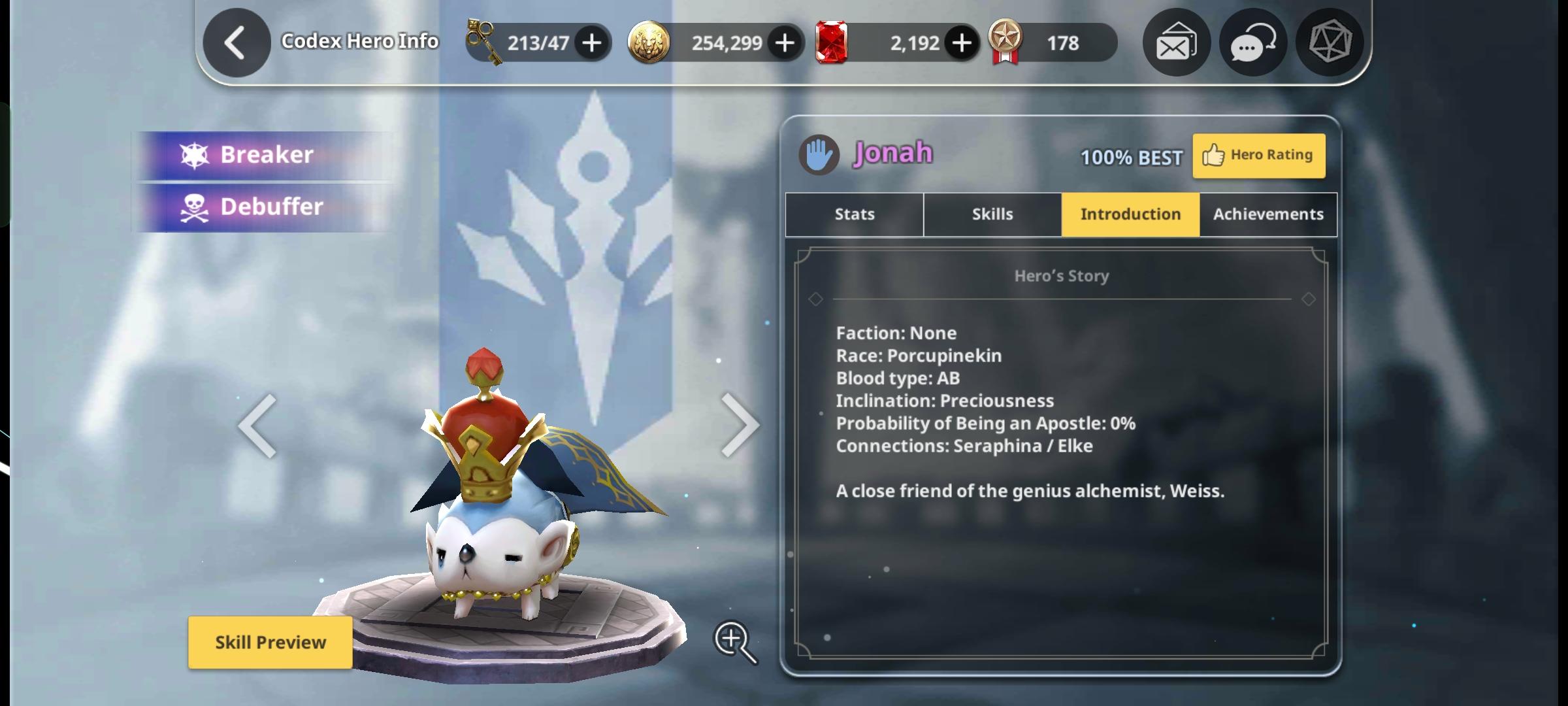1568x706 pixels.
Task: Click the left arrow to view previous hero
Action: tap(259, 424)
